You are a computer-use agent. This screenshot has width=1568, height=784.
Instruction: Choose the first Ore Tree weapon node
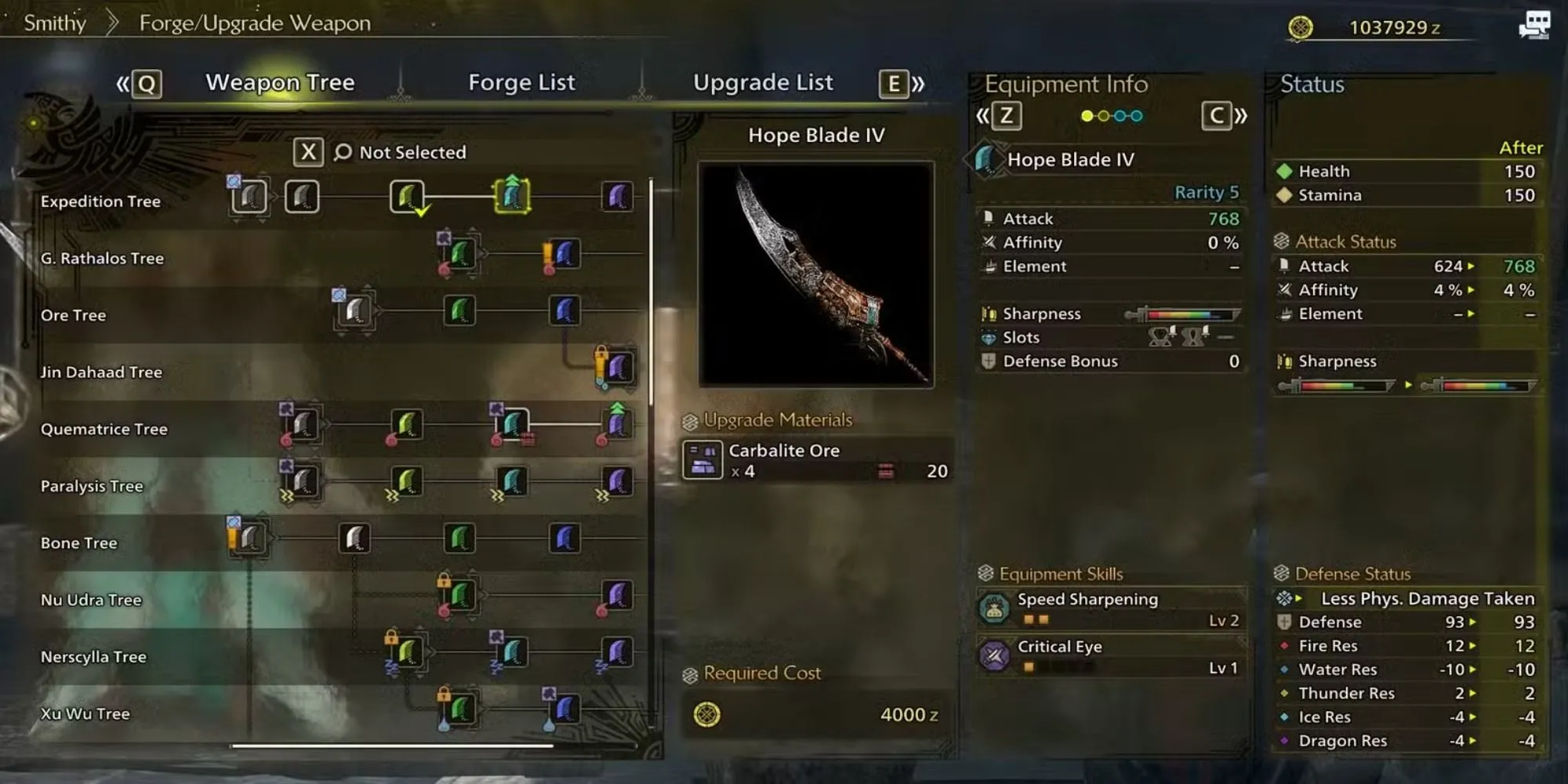(x=354, y=311)
